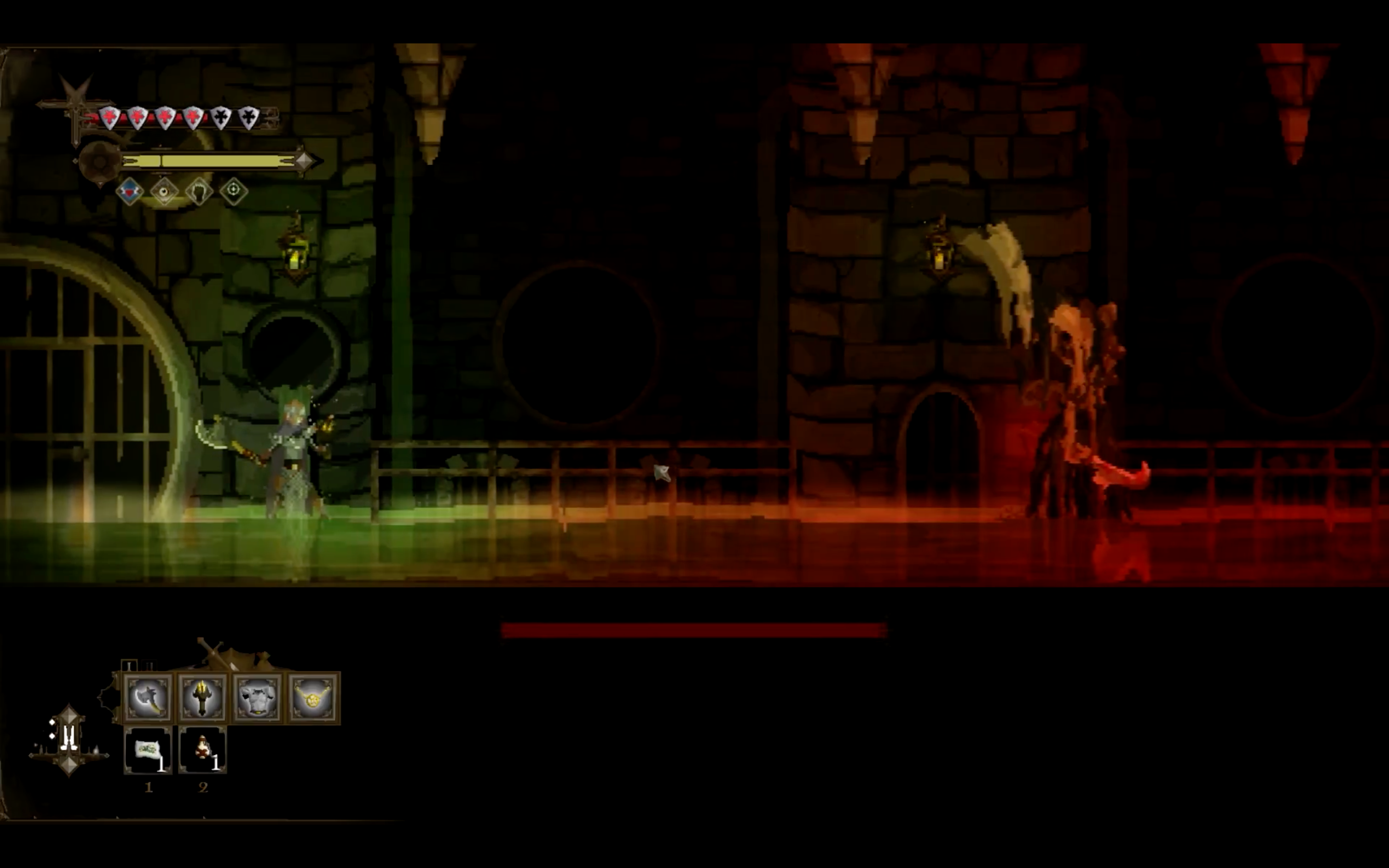This screenshot has width=1389, height=868.
Task: Expand the diamond ornament left of inventory
Action: (69, 741)
